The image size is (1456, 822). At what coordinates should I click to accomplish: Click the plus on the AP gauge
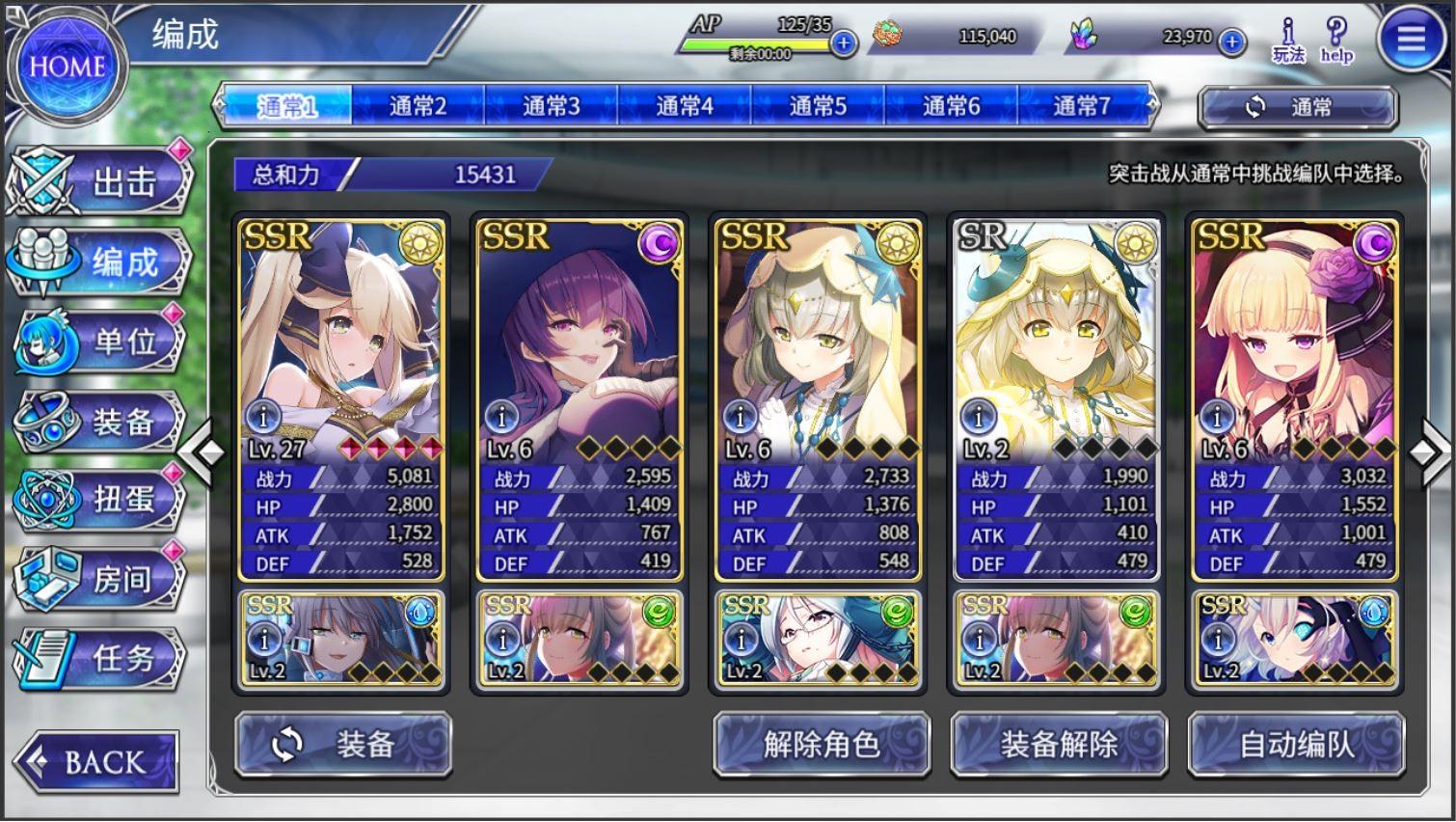coord(843,42)
